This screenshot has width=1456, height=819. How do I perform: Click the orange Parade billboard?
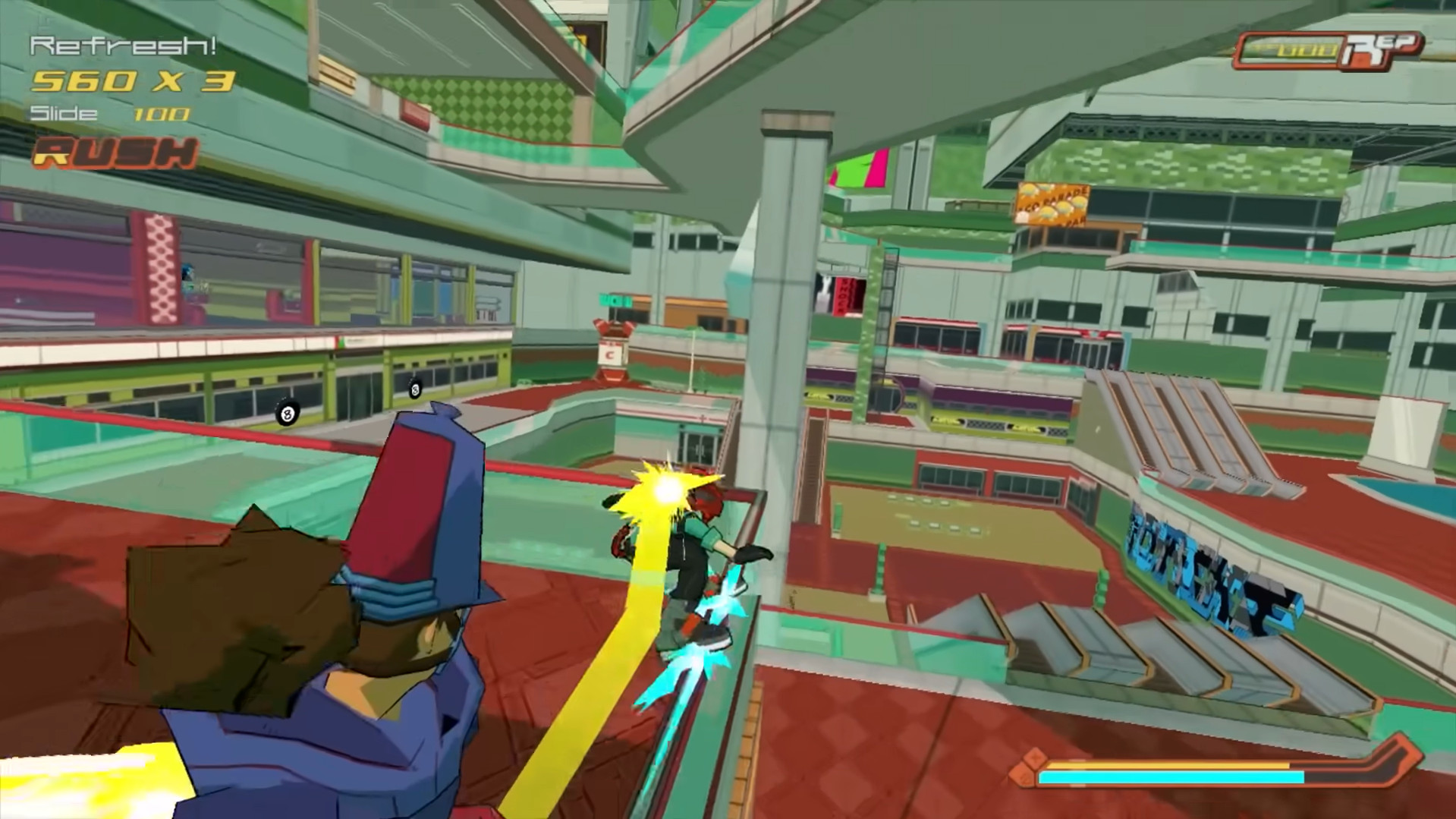click(x=1051, y=203)
